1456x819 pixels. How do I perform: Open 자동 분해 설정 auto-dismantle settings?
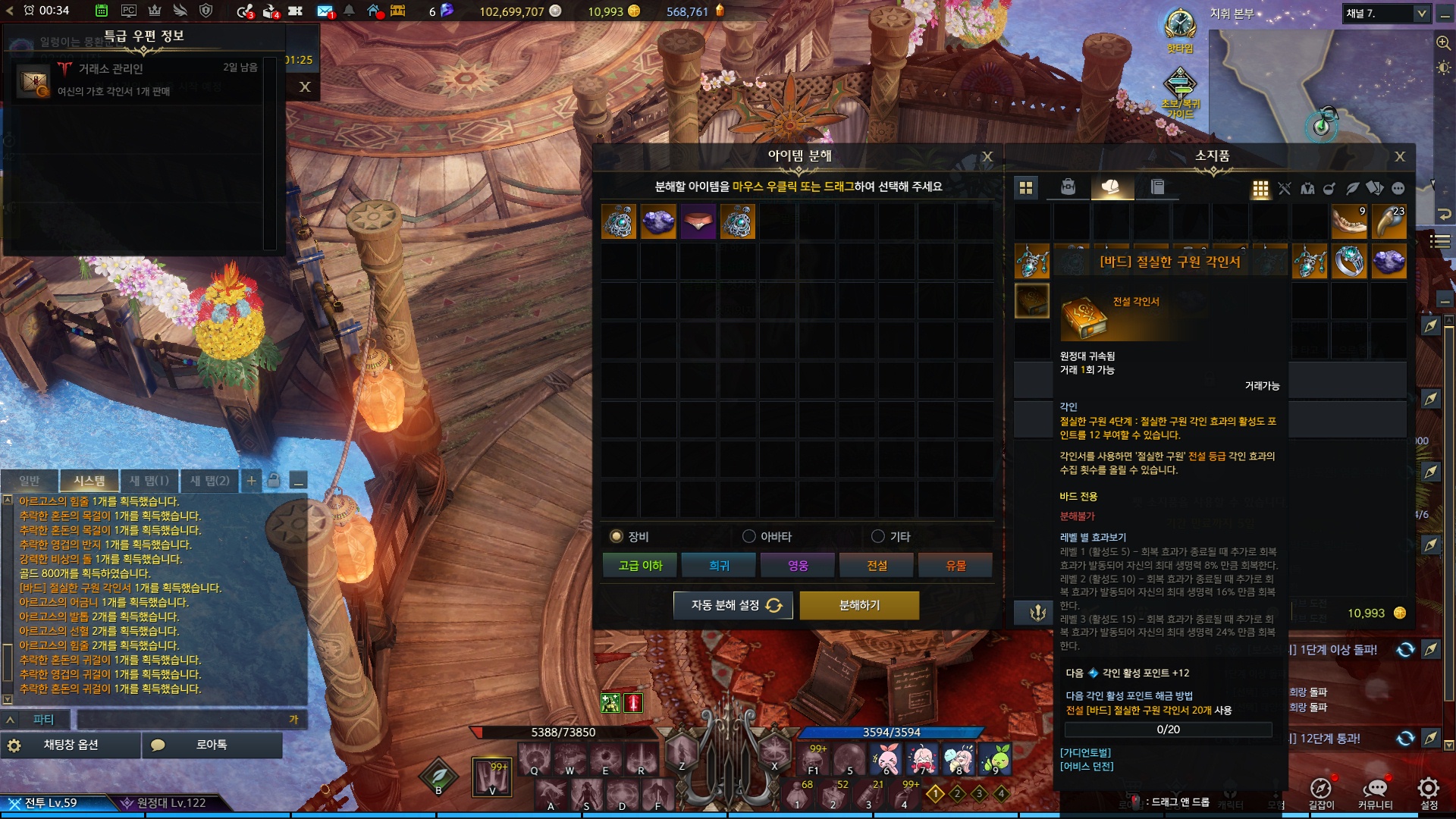pos(733,605)
